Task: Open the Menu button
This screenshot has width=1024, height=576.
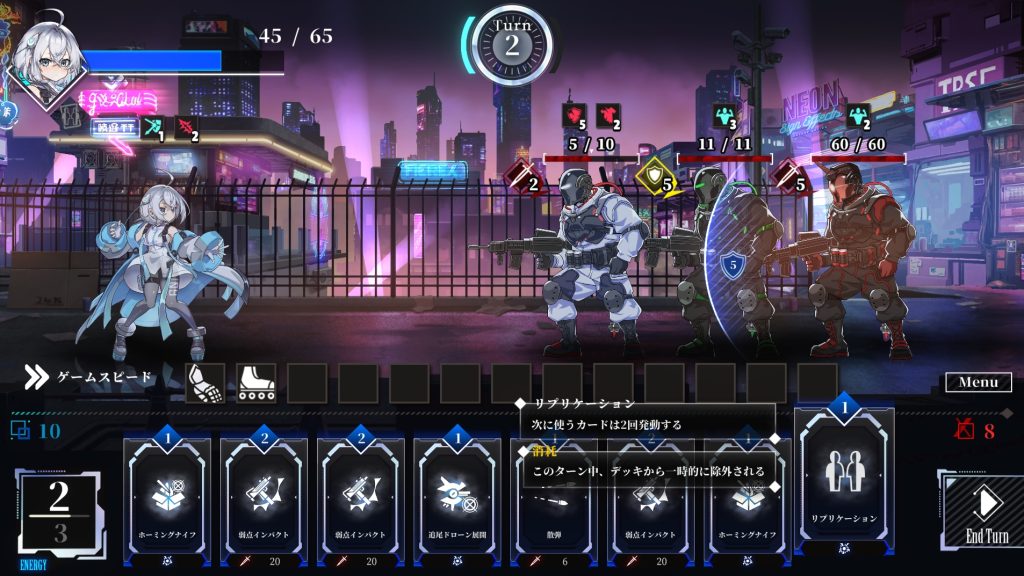Action: (977, 382)
